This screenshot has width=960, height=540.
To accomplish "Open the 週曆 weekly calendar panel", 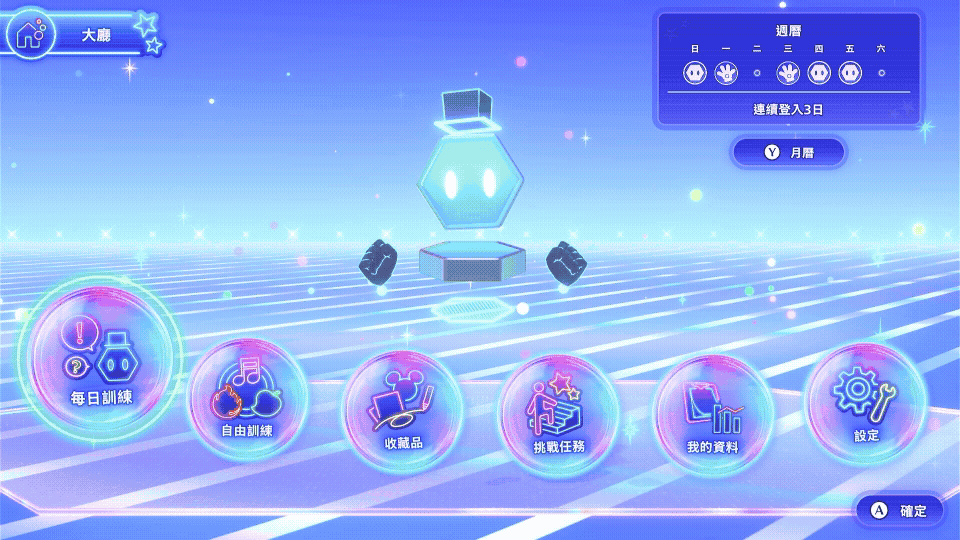I will 788,67.
